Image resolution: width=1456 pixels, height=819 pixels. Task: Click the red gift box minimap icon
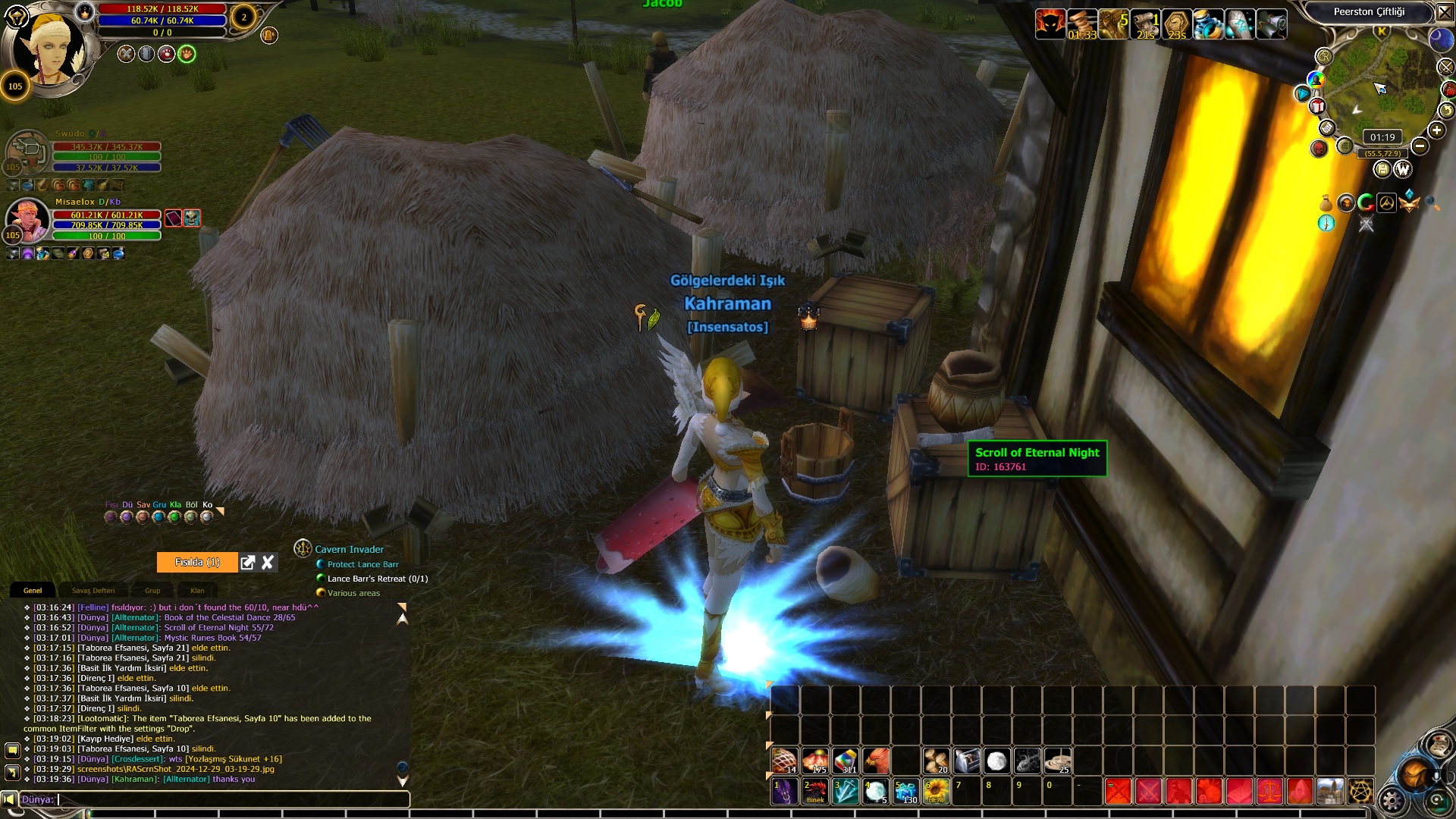1317,106
